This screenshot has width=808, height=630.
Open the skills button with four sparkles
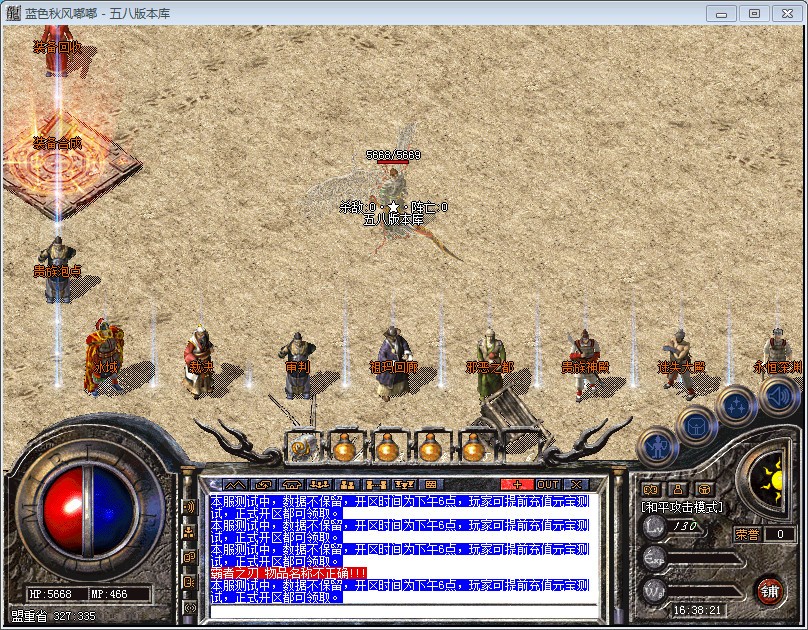(737, 406)
